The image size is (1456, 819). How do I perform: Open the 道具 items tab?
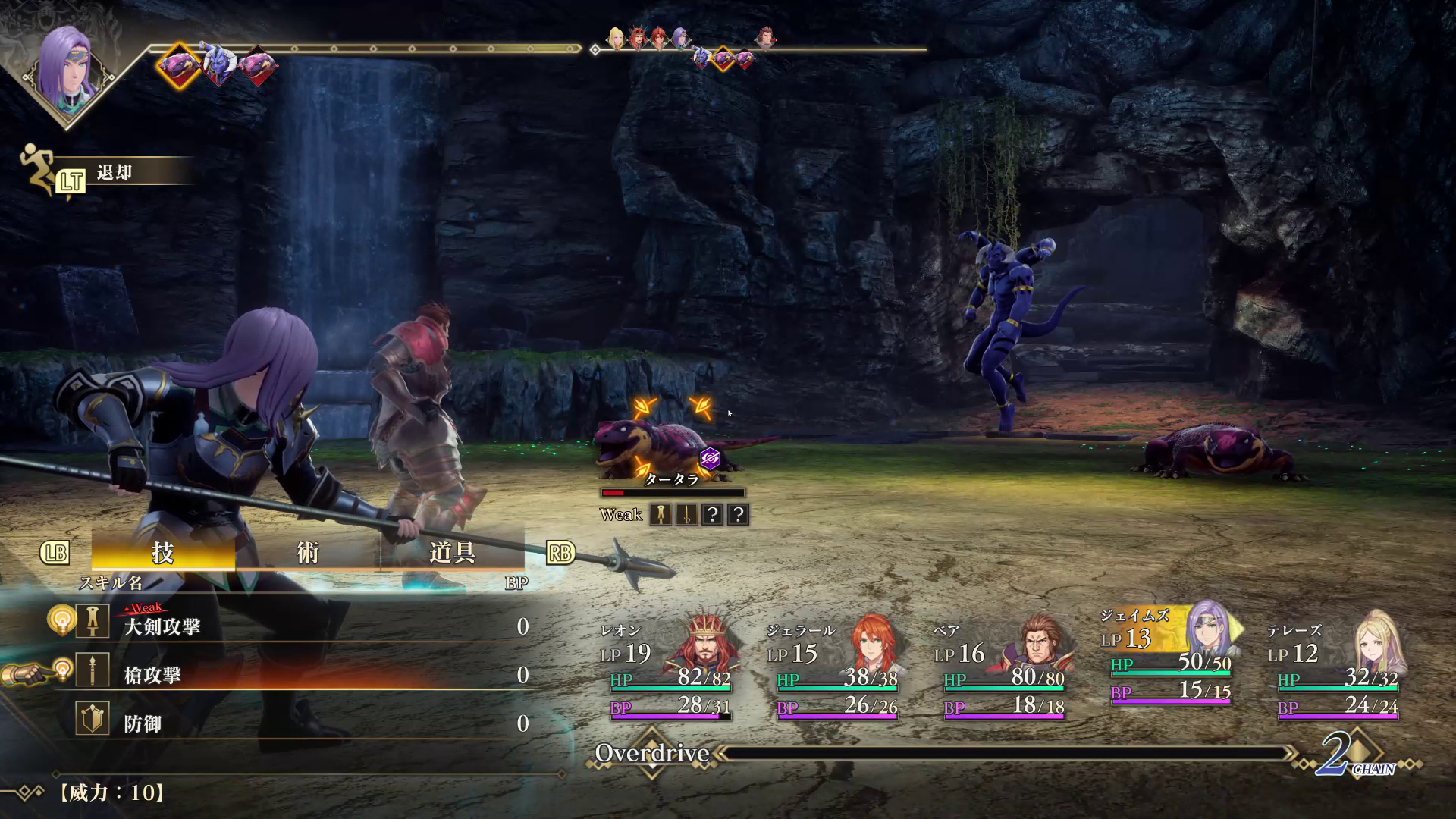[x=452, y=553]
